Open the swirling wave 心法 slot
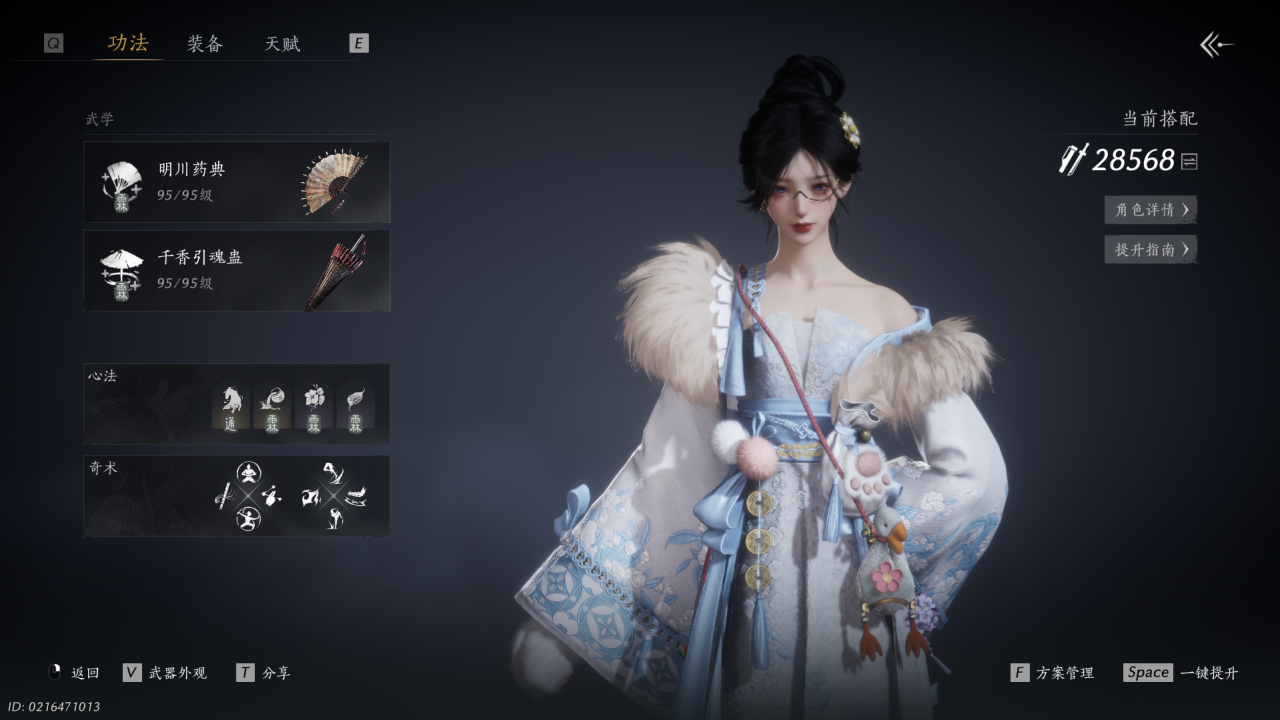Image resolution: width=1280 pixels, height=720 pixels. pos(272,406)
